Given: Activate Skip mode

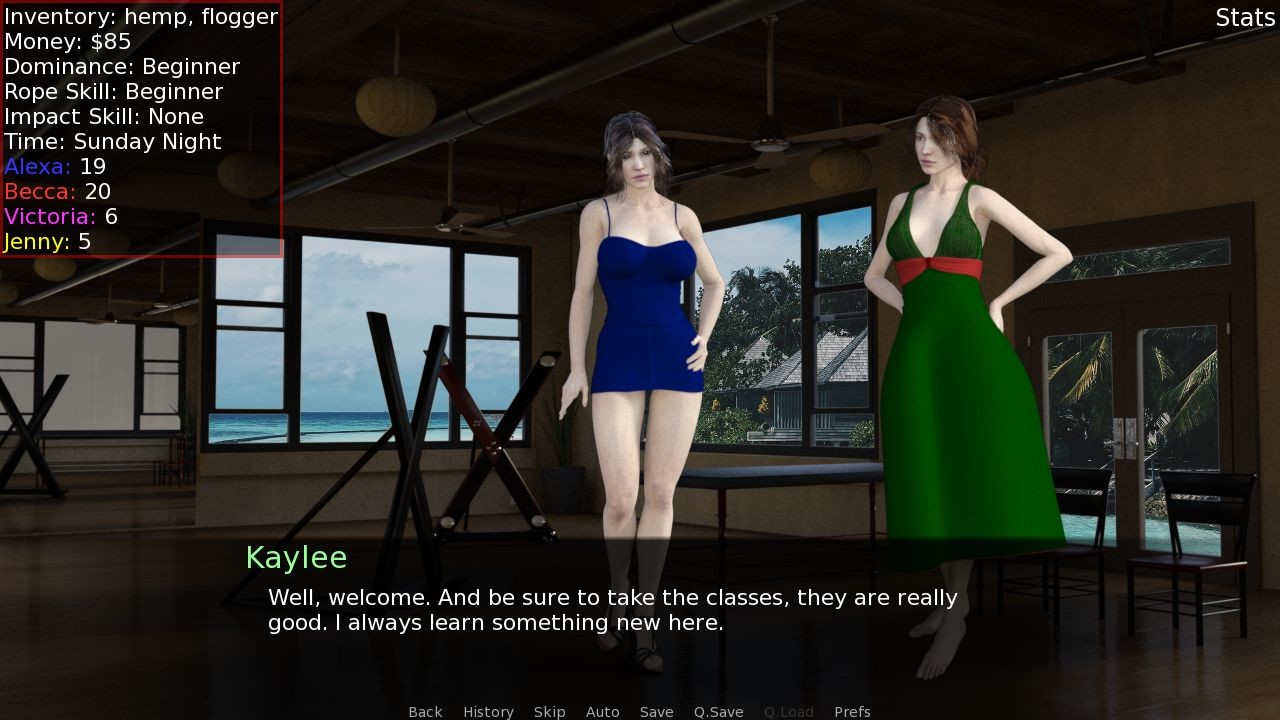Looking at the screenshot, I should (x=549, y=711).
